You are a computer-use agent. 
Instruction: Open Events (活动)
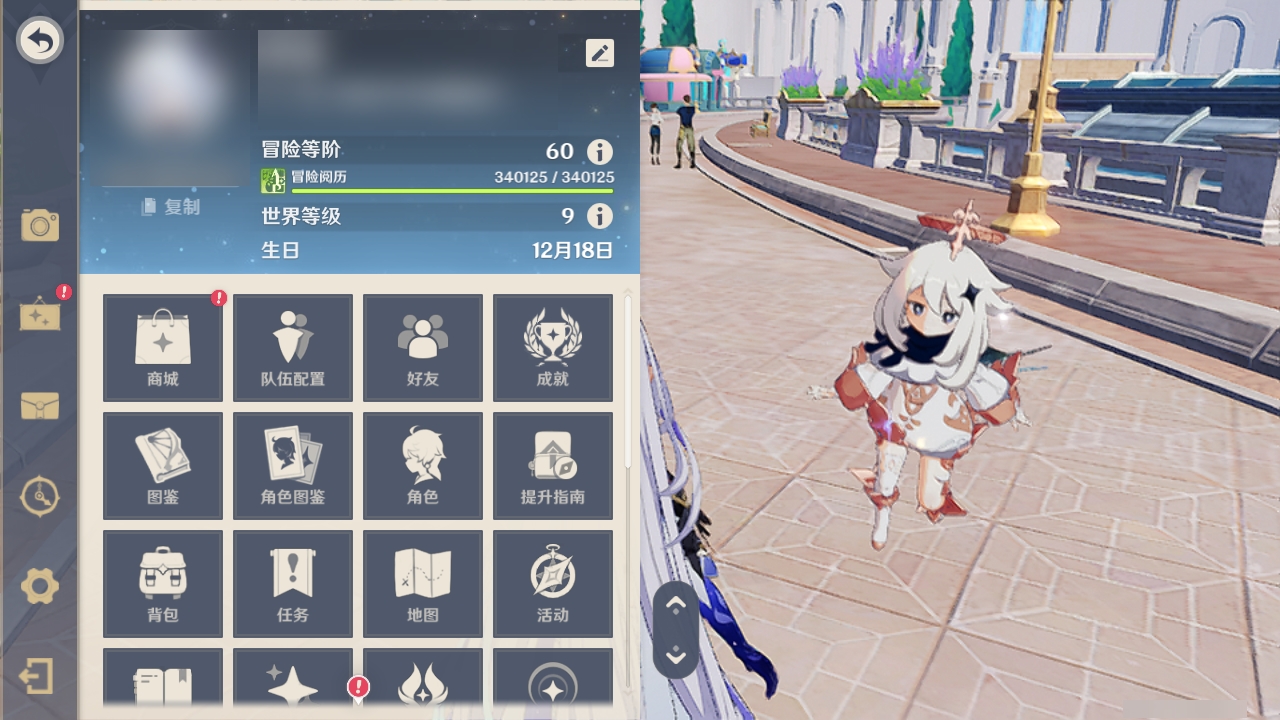[x=553, y=583]
